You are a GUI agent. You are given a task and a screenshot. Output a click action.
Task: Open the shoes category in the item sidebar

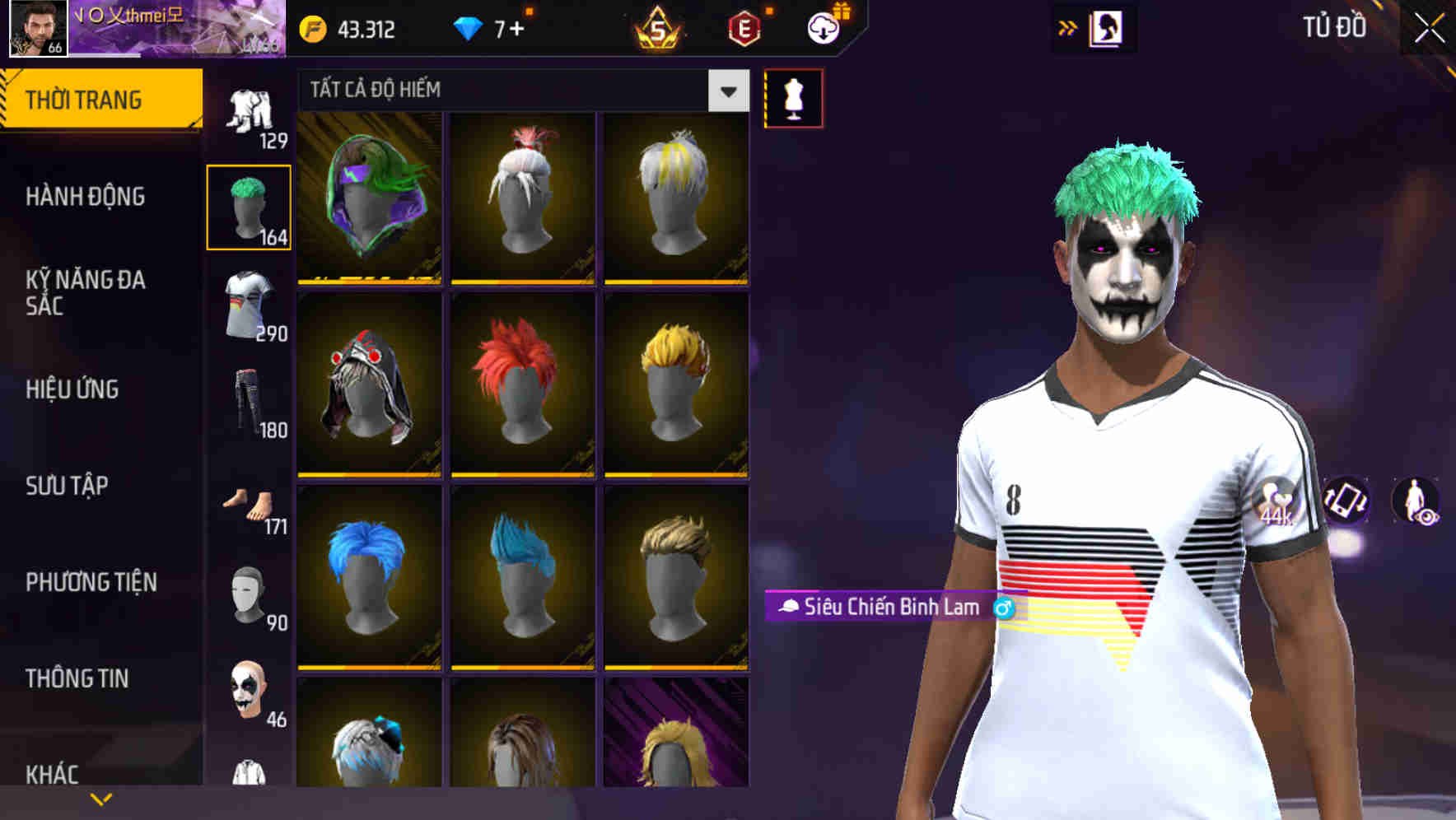(x=250, y=502)
